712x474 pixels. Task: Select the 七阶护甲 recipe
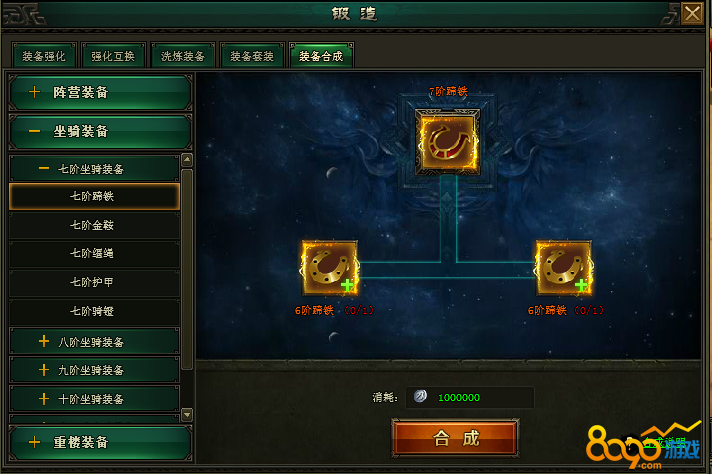(94, 283)
